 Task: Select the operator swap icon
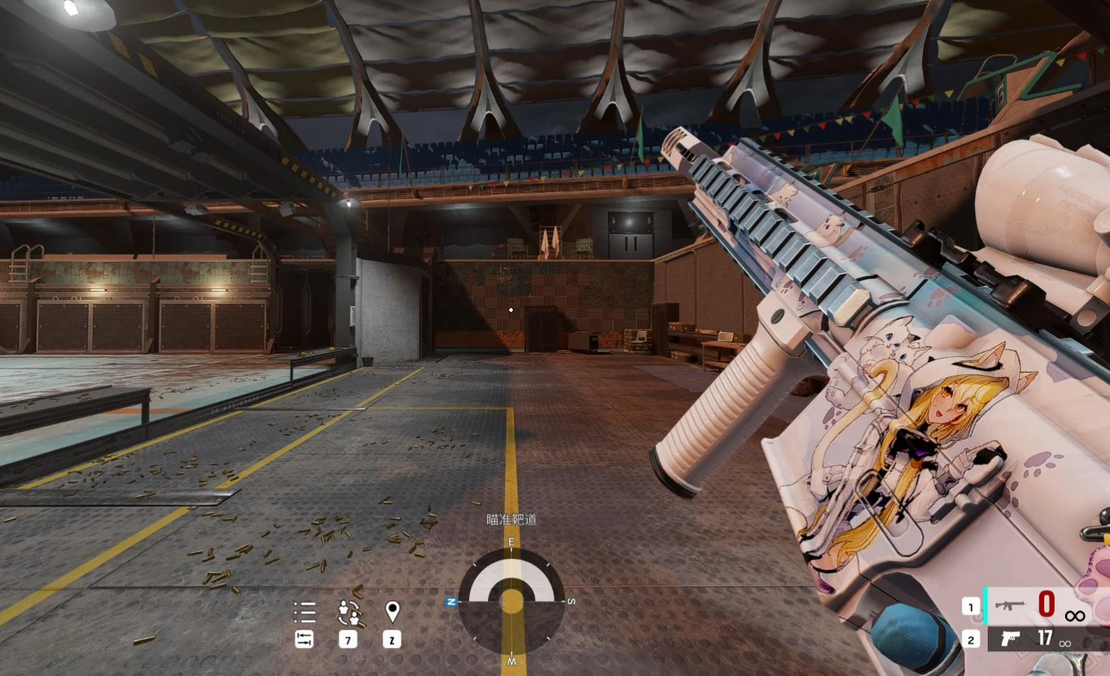pos(349,612)
